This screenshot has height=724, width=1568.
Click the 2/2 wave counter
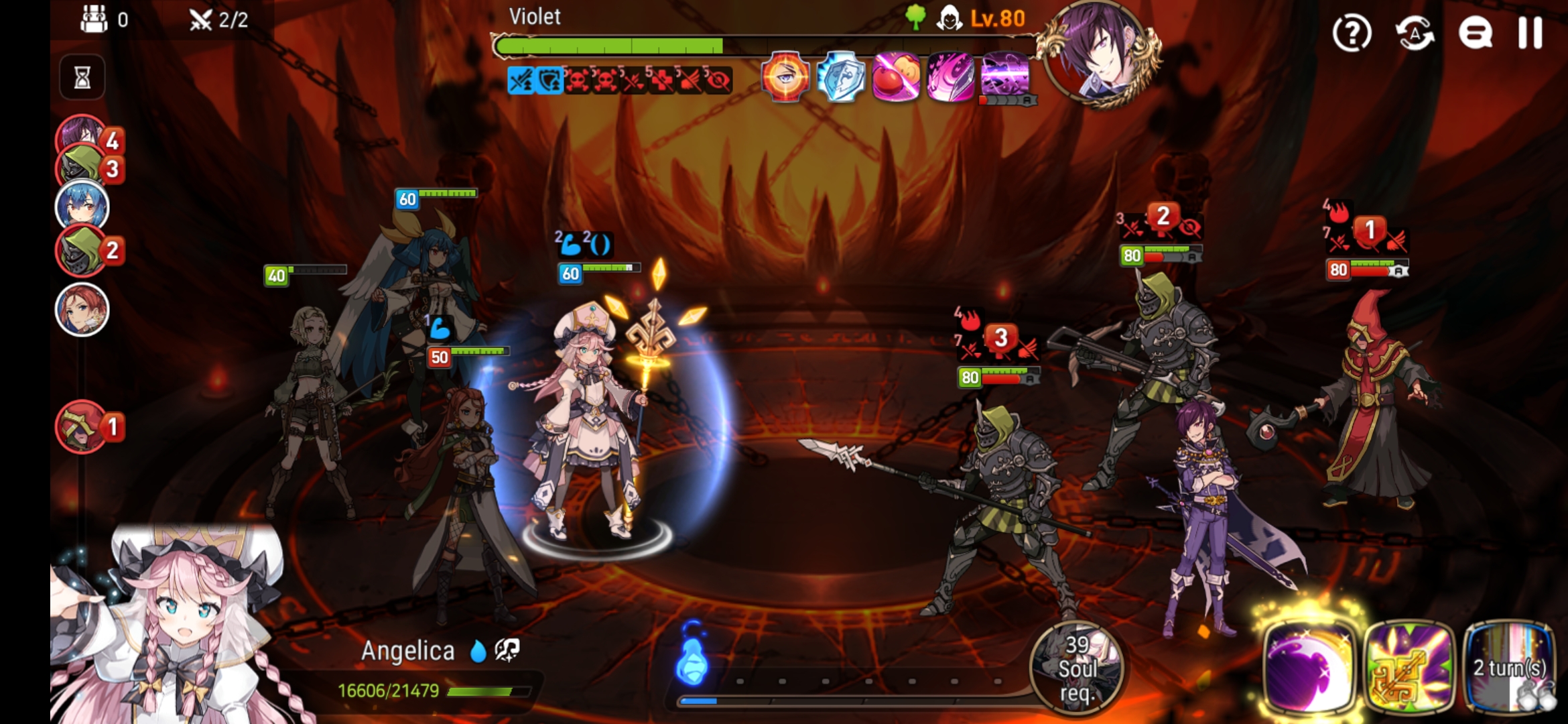[221, 18]
